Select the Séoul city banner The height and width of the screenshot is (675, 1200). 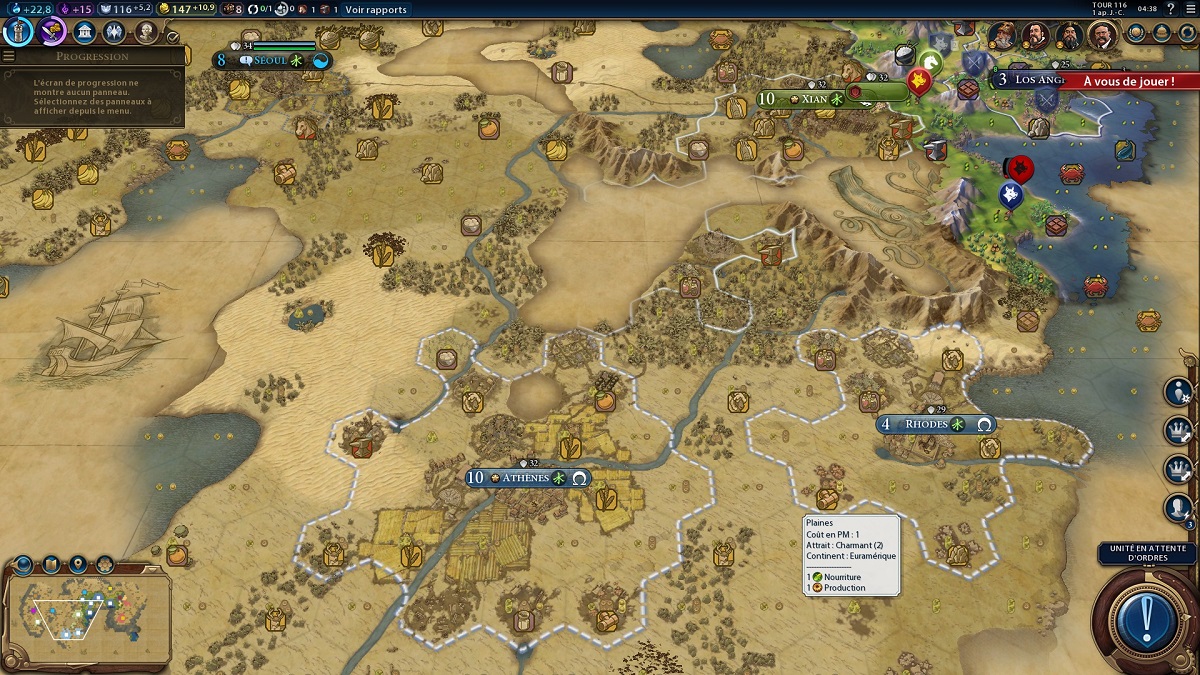[x=264, y=60]
